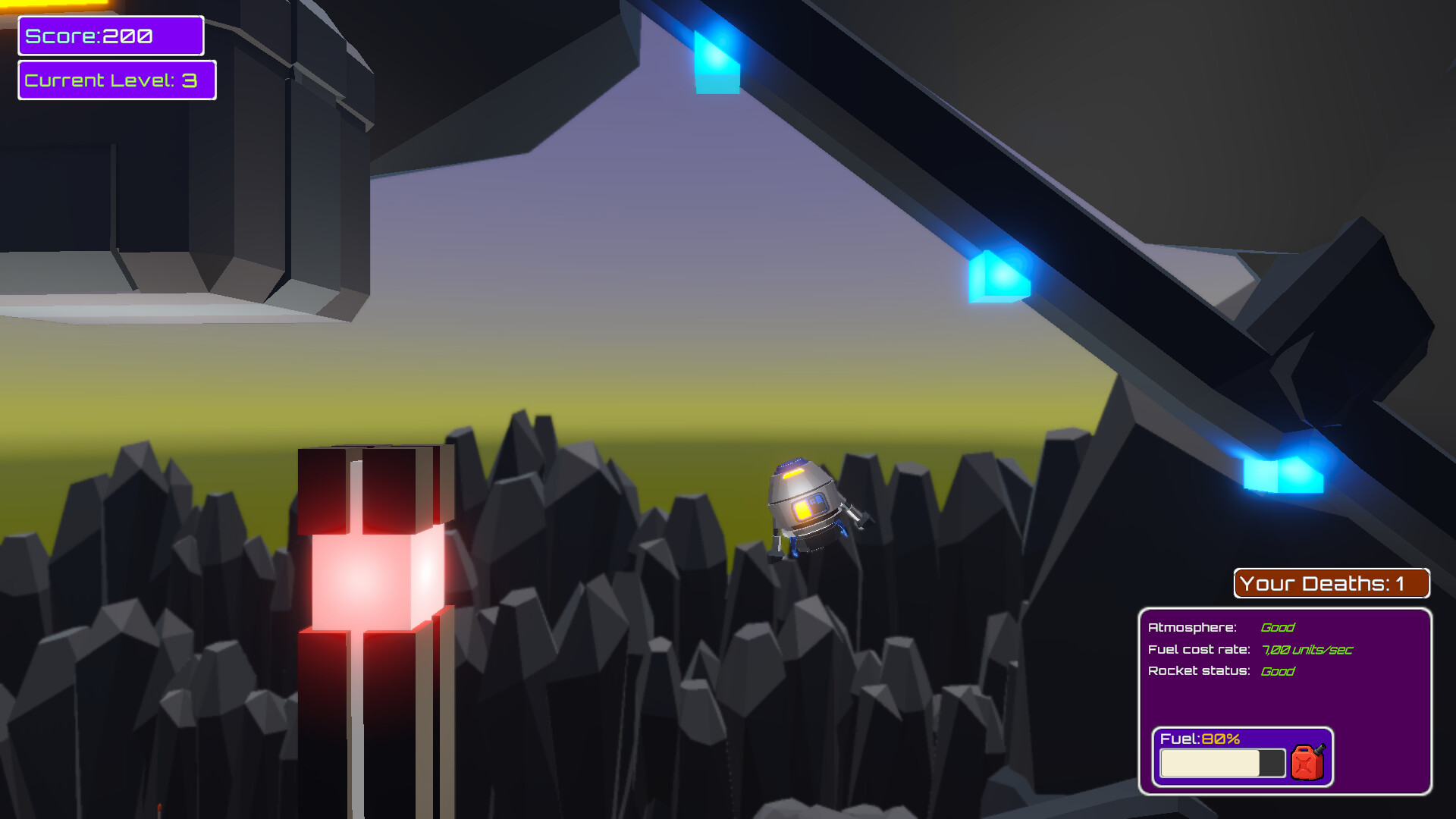Toggle the Atmosphere status readout
This screenshot has width=1456, height=819.
(1221, 627)
